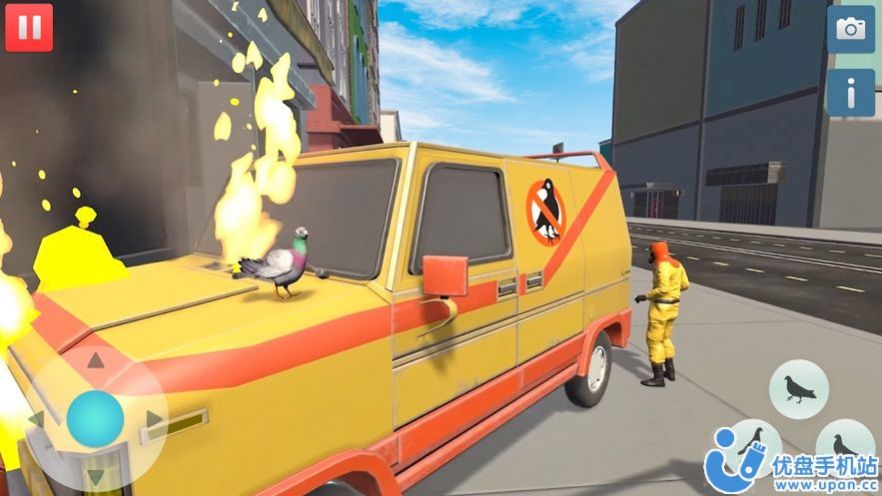Tap the joystick's right arrow
882x496 pixels.
(153, 418)
